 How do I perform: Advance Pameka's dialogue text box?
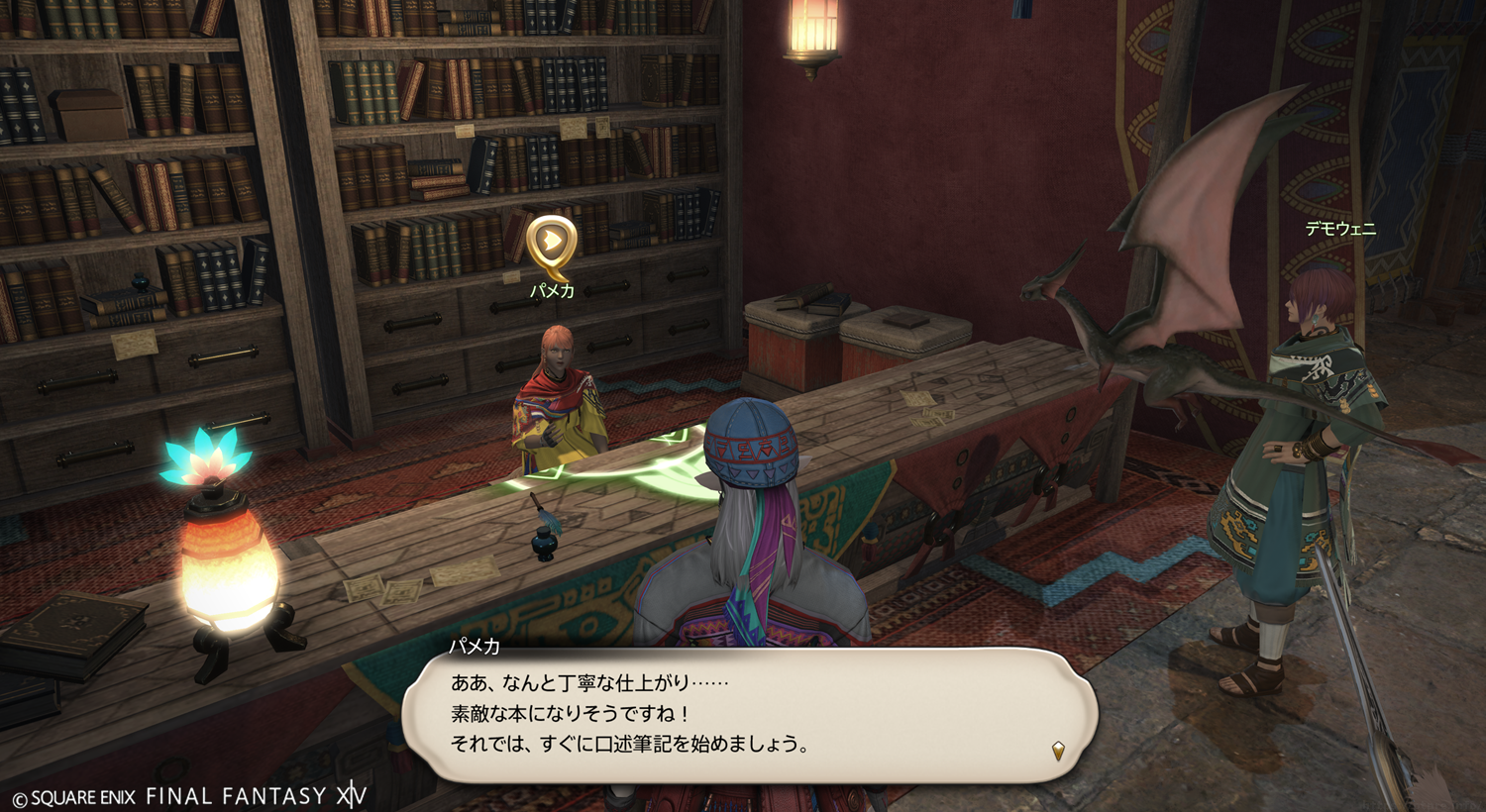(748, 715)
